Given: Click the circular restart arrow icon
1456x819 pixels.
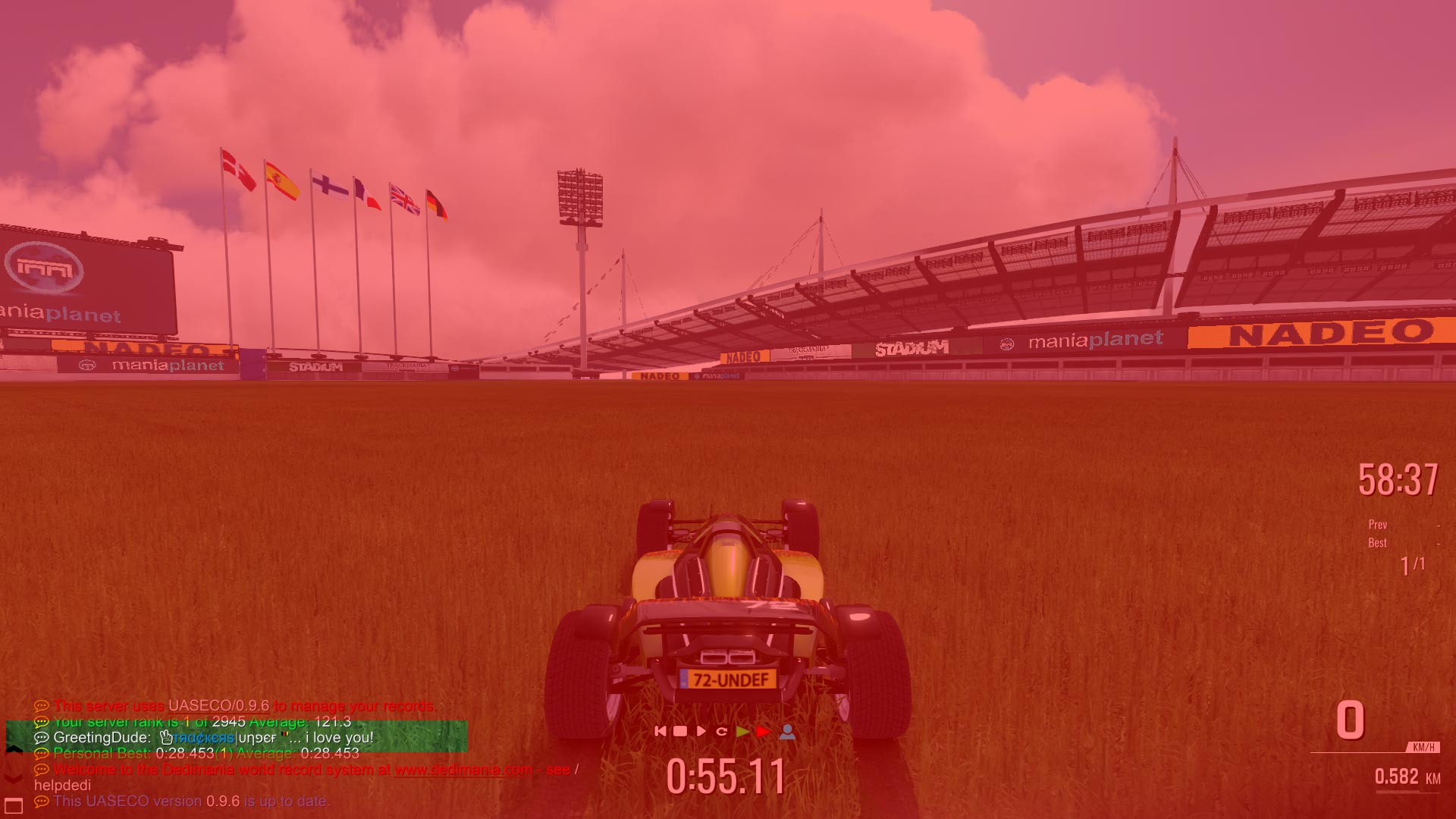Looking at the screenshot, I should point(722,731).
